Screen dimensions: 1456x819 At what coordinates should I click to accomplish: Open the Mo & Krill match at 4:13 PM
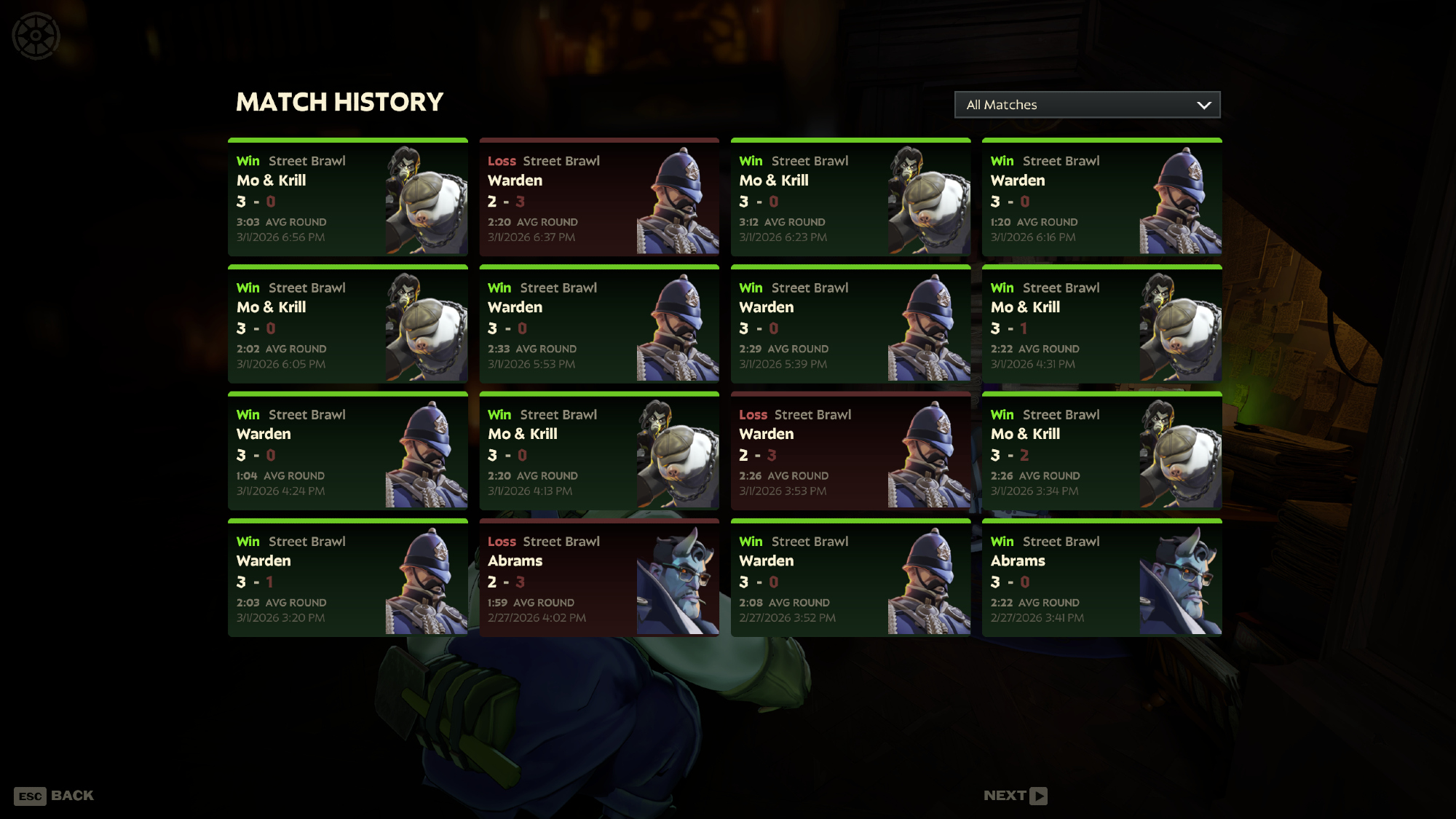point(599,451)
